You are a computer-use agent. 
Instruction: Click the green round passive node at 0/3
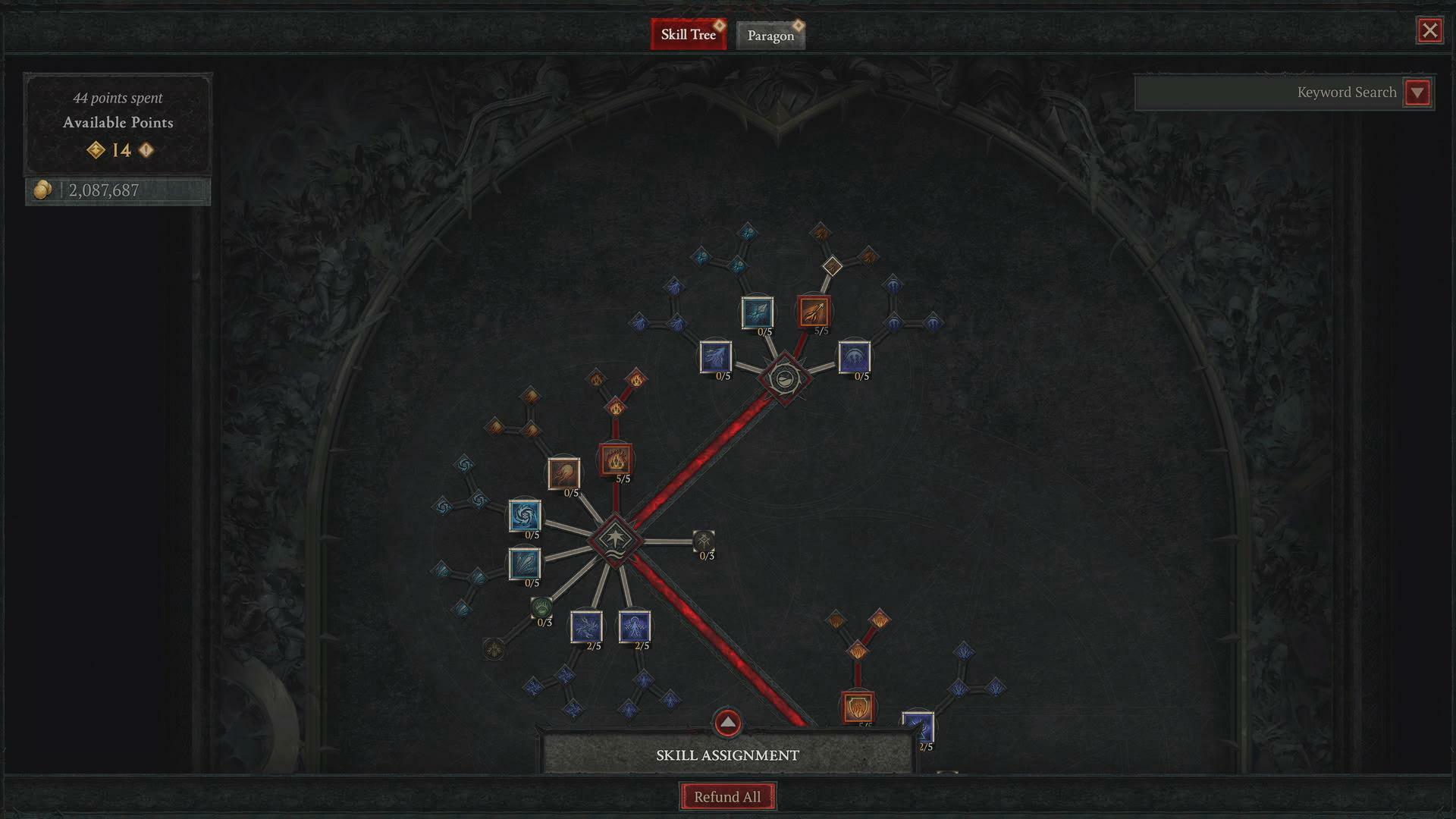coord(541,607)
